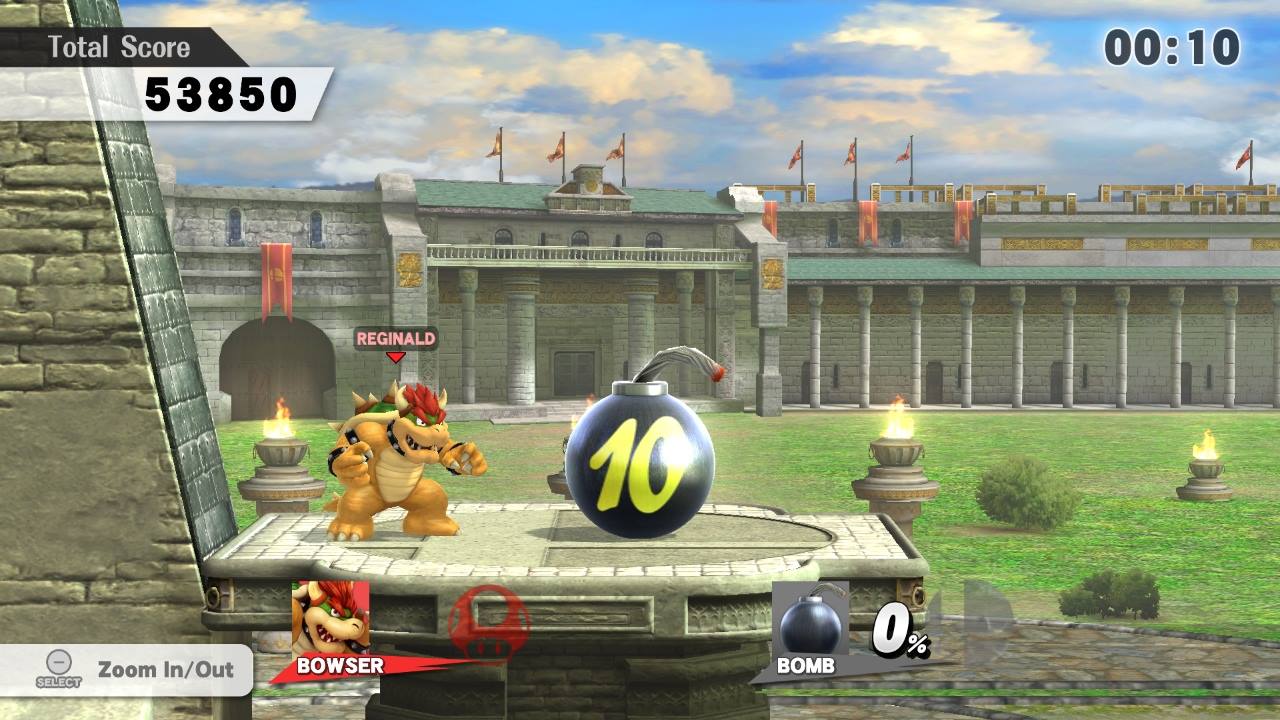This screenshot has width=1280, height=720.
Task: Select Bowser's character portrait
Action: [x=330, y=617]
